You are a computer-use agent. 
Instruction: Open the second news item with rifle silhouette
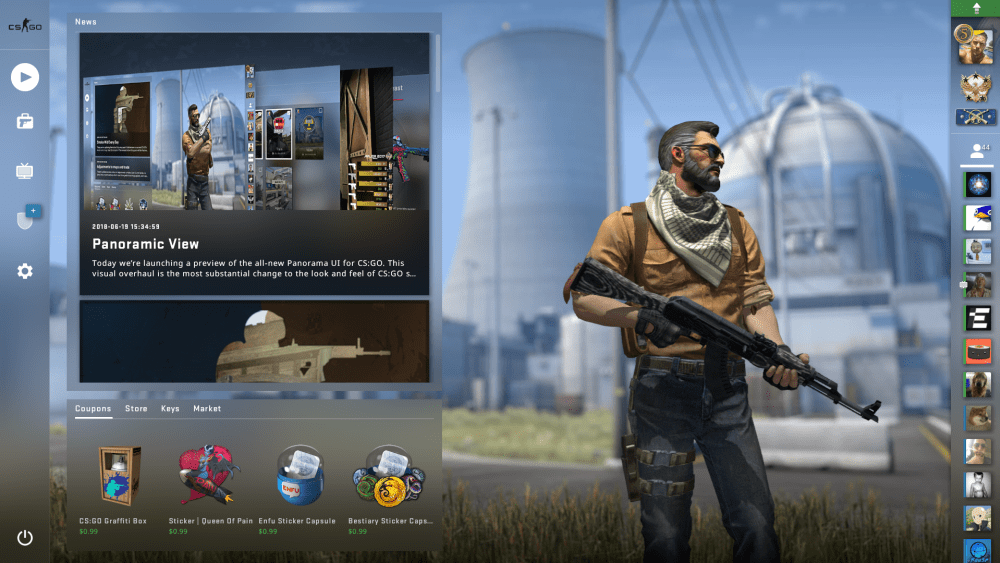click(254, 341)
